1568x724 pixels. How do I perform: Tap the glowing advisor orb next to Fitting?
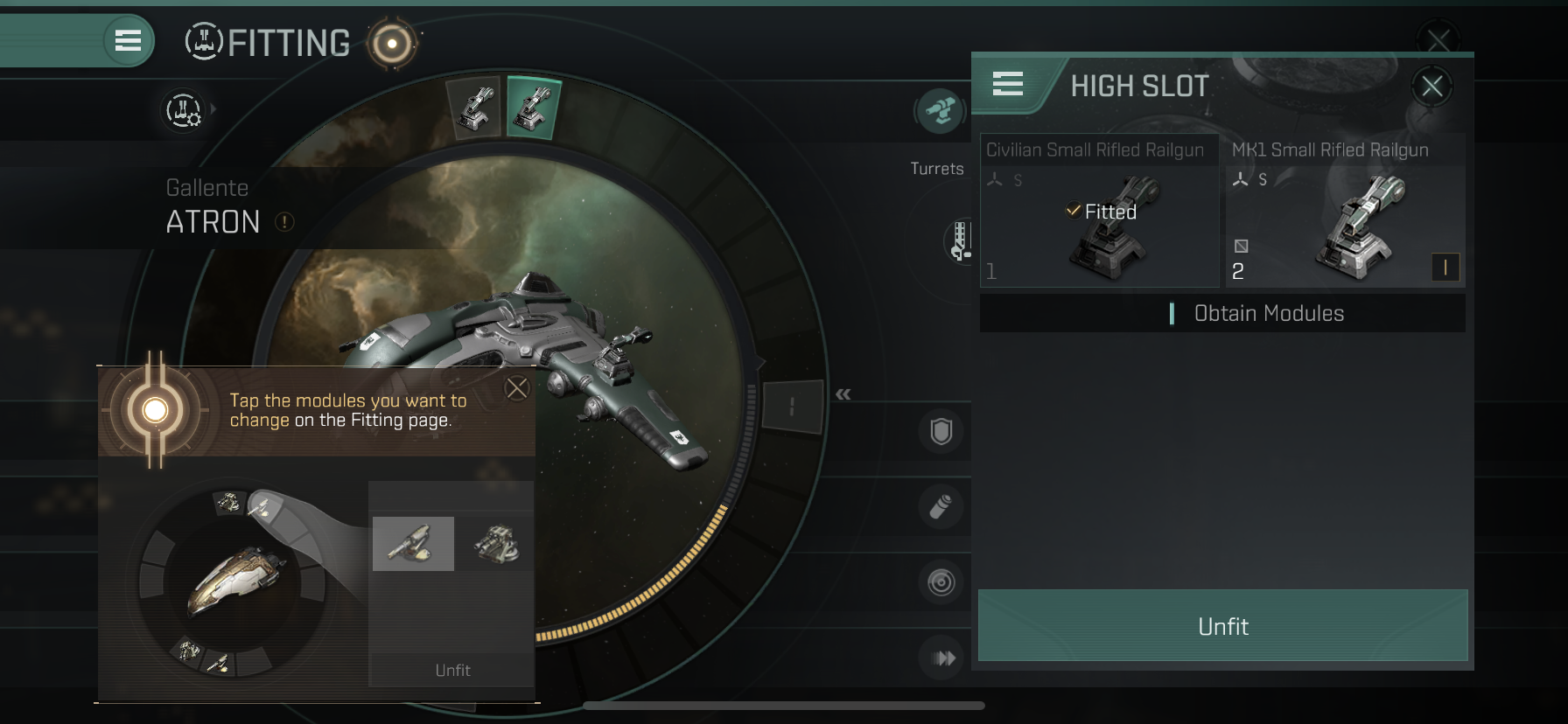pos(391,43)
